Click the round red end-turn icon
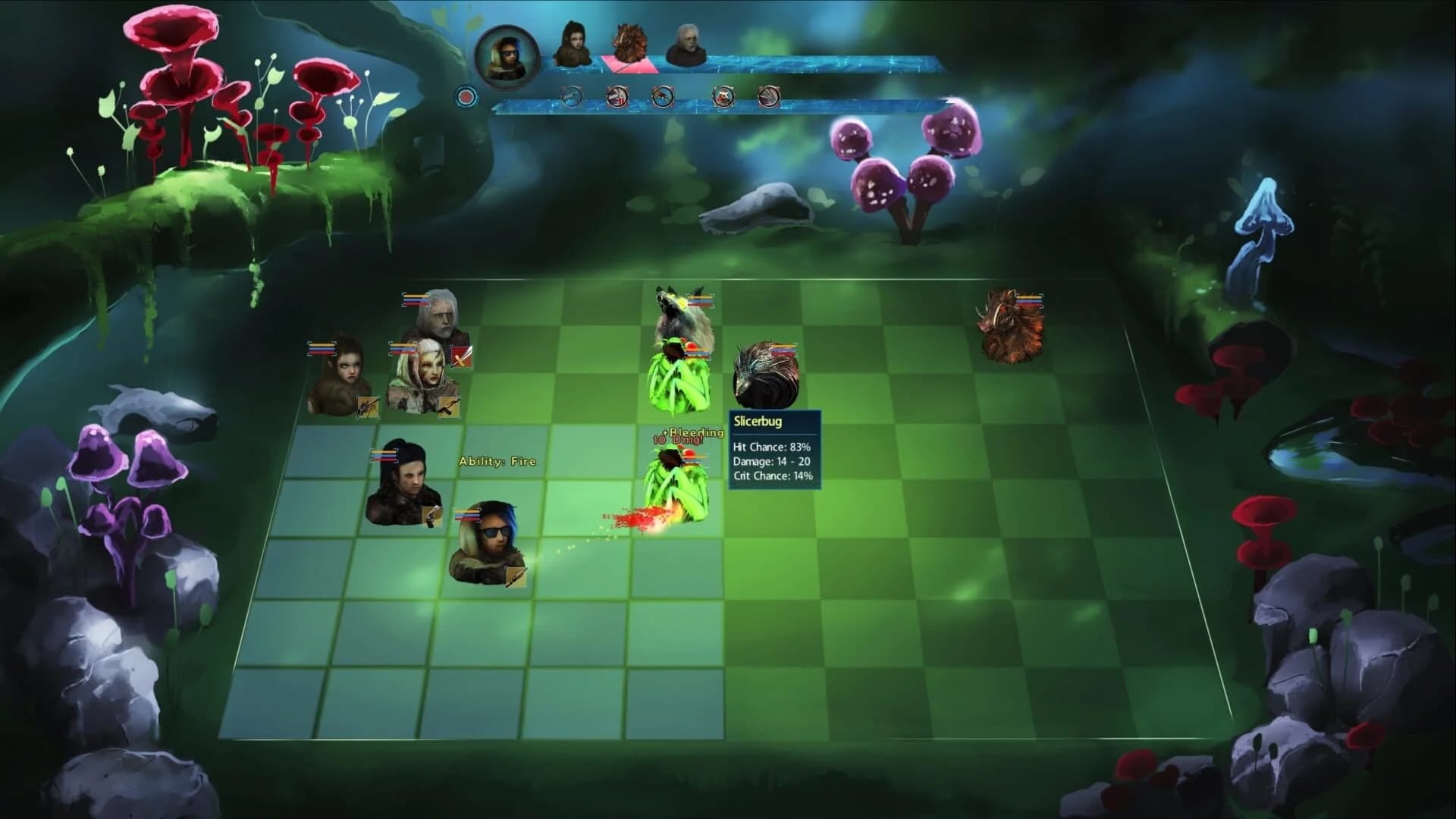Viewport: 1456px width, 819px height. (464, 96)
